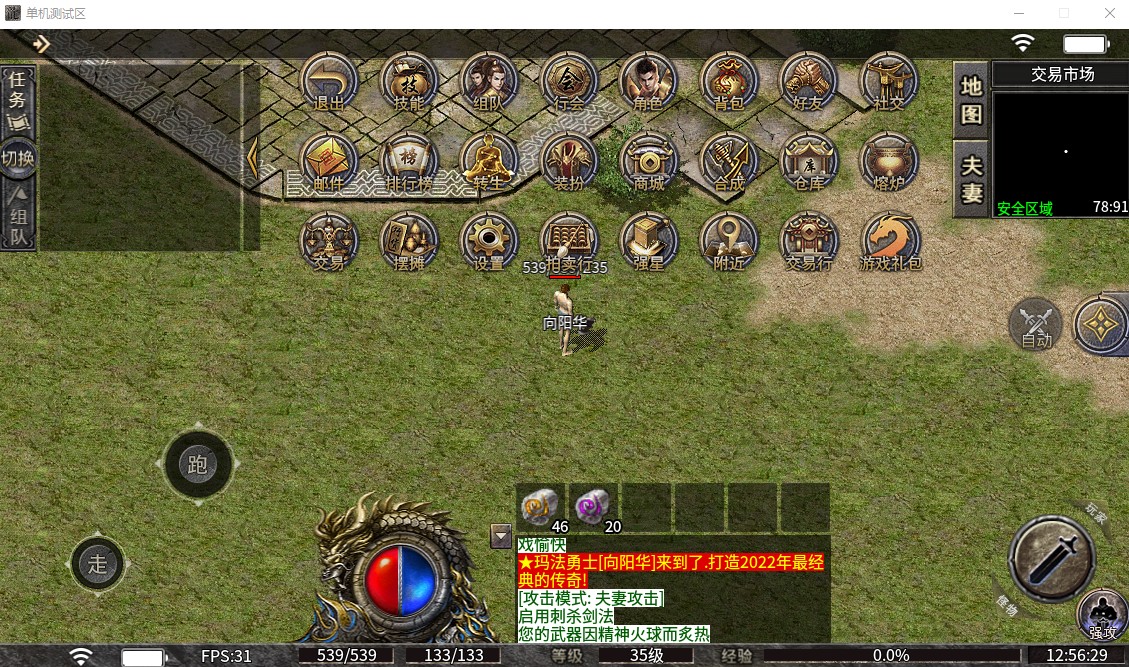Open the 设置 settings gear

pos(489,241)
